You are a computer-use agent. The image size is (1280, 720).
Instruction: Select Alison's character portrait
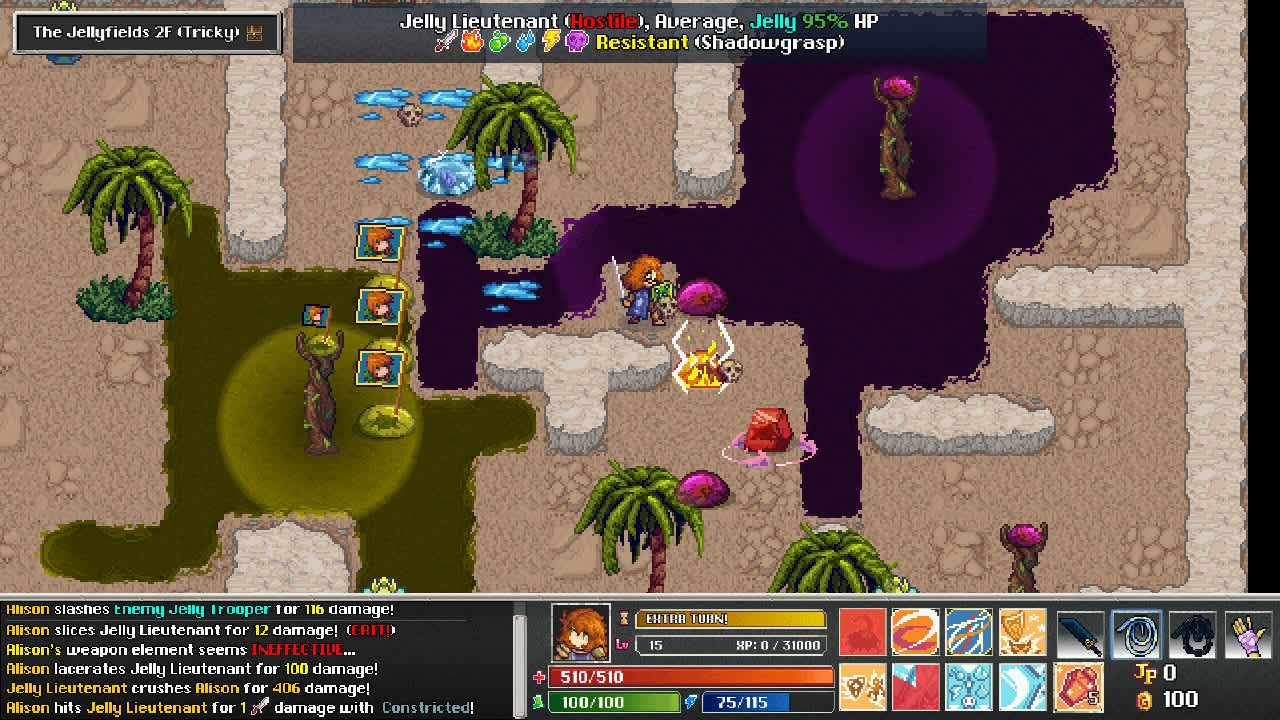(580, 632)
